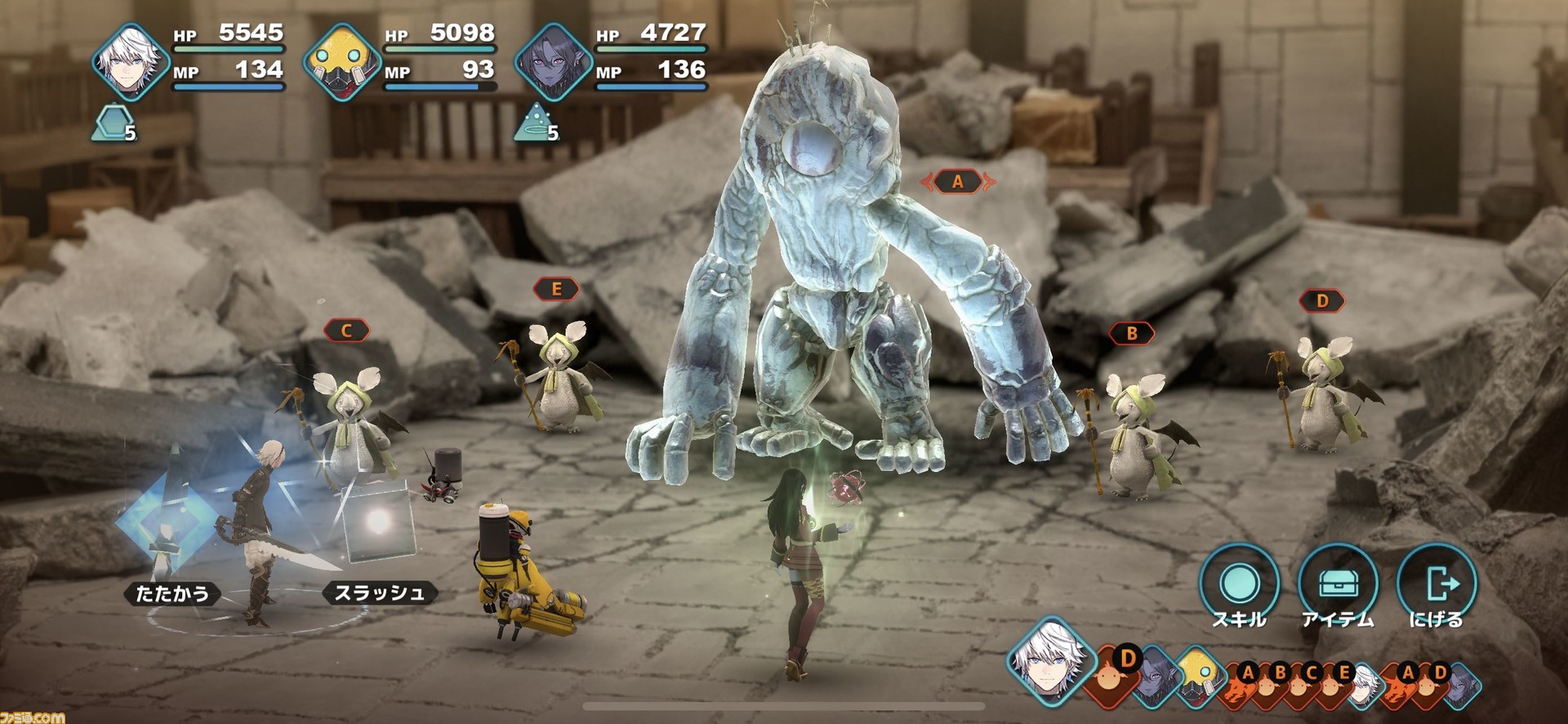Choose the スラッシュ slash command
This screenshot has width=1568, height=724.
pos(380,593)
